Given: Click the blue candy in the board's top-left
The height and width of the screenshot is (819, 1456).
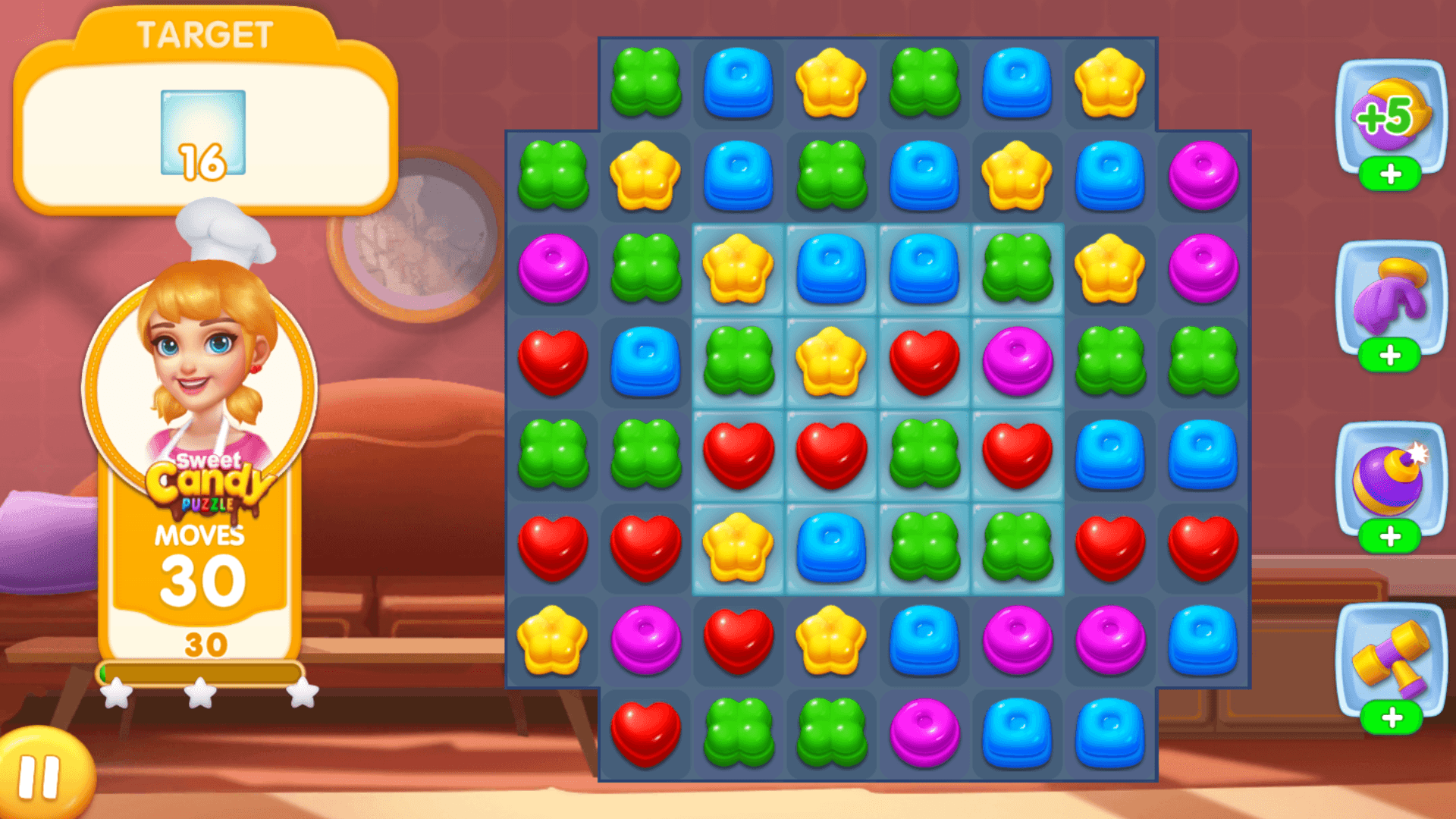Looking at the screenshot, I should (x=738, y=86).
